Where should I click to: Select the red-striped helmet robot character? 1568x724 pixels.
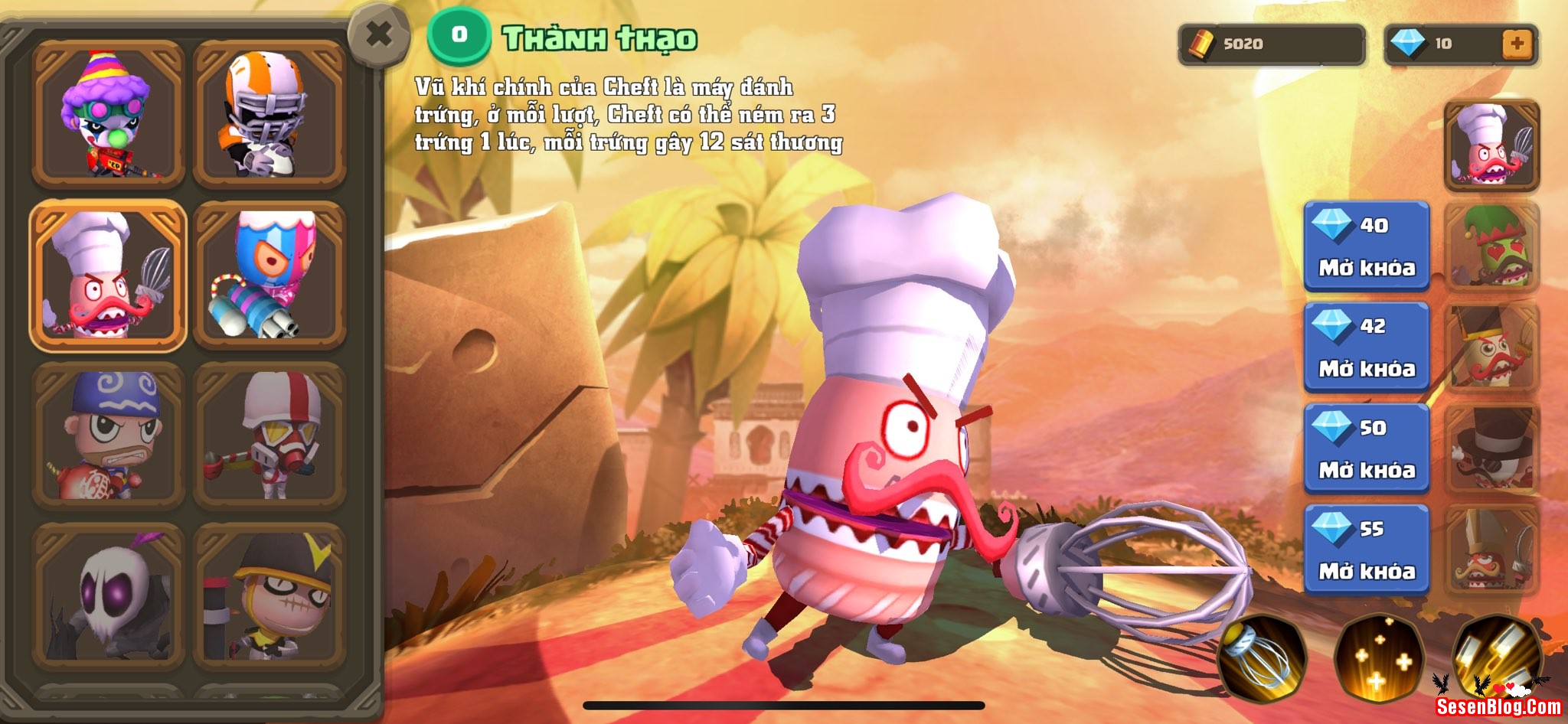269,435
